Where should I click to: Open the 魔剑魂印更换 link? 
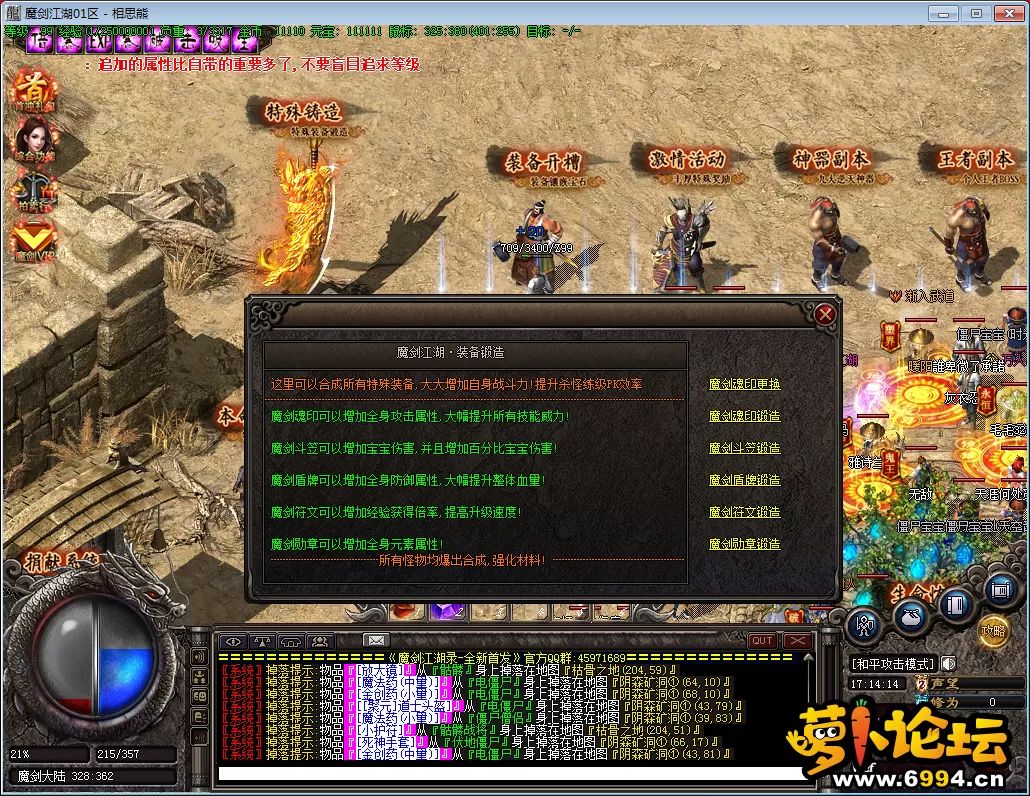click(744, 384)
